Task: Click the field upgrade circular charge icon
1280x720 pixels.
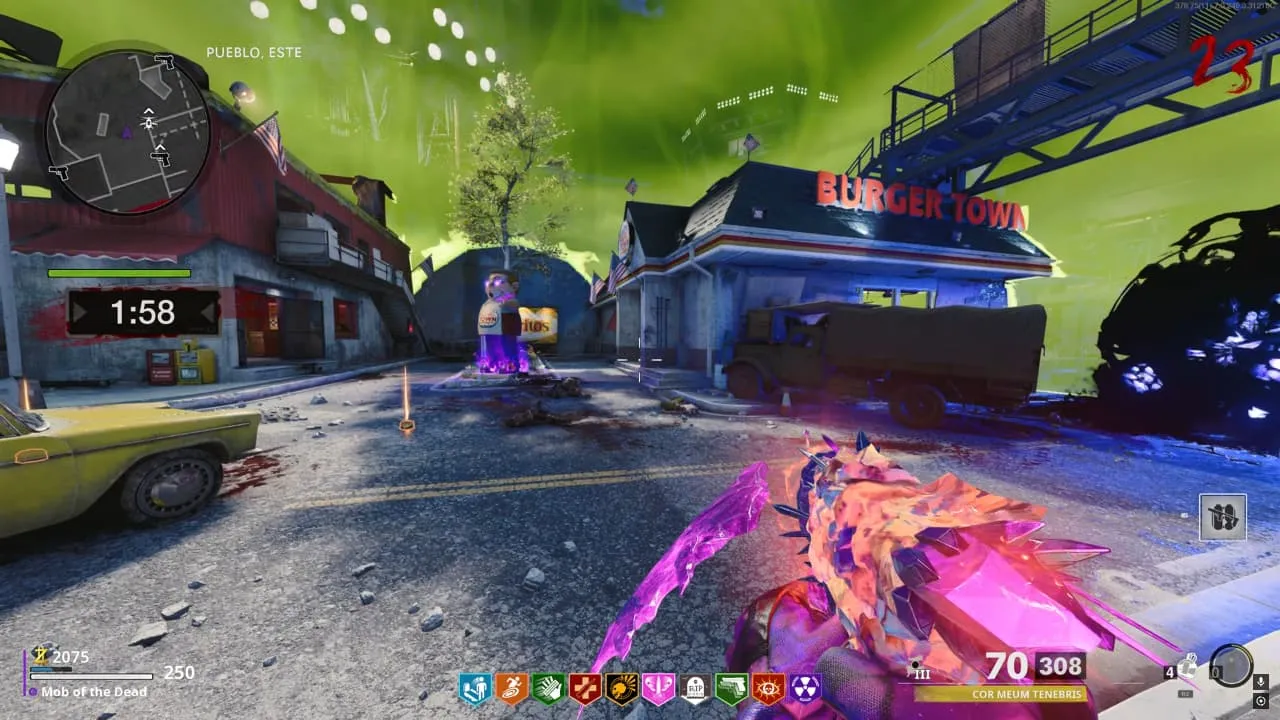Action: 1230,666
